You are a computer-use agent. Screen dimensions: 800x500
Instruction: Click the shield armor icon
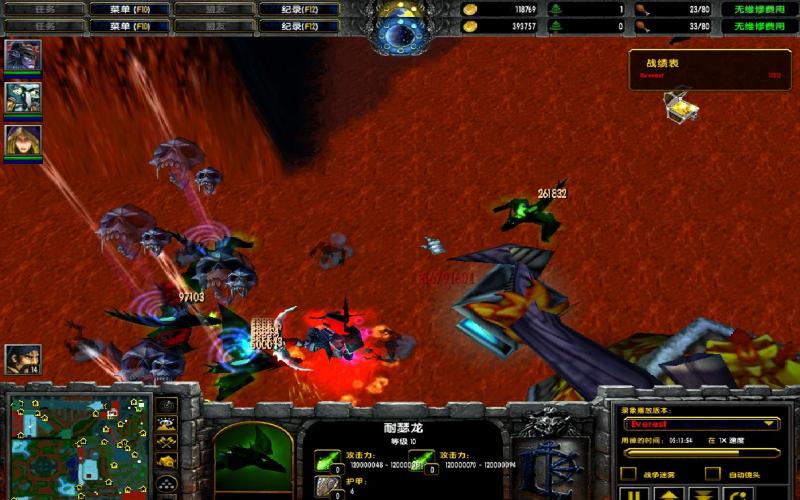327,488
